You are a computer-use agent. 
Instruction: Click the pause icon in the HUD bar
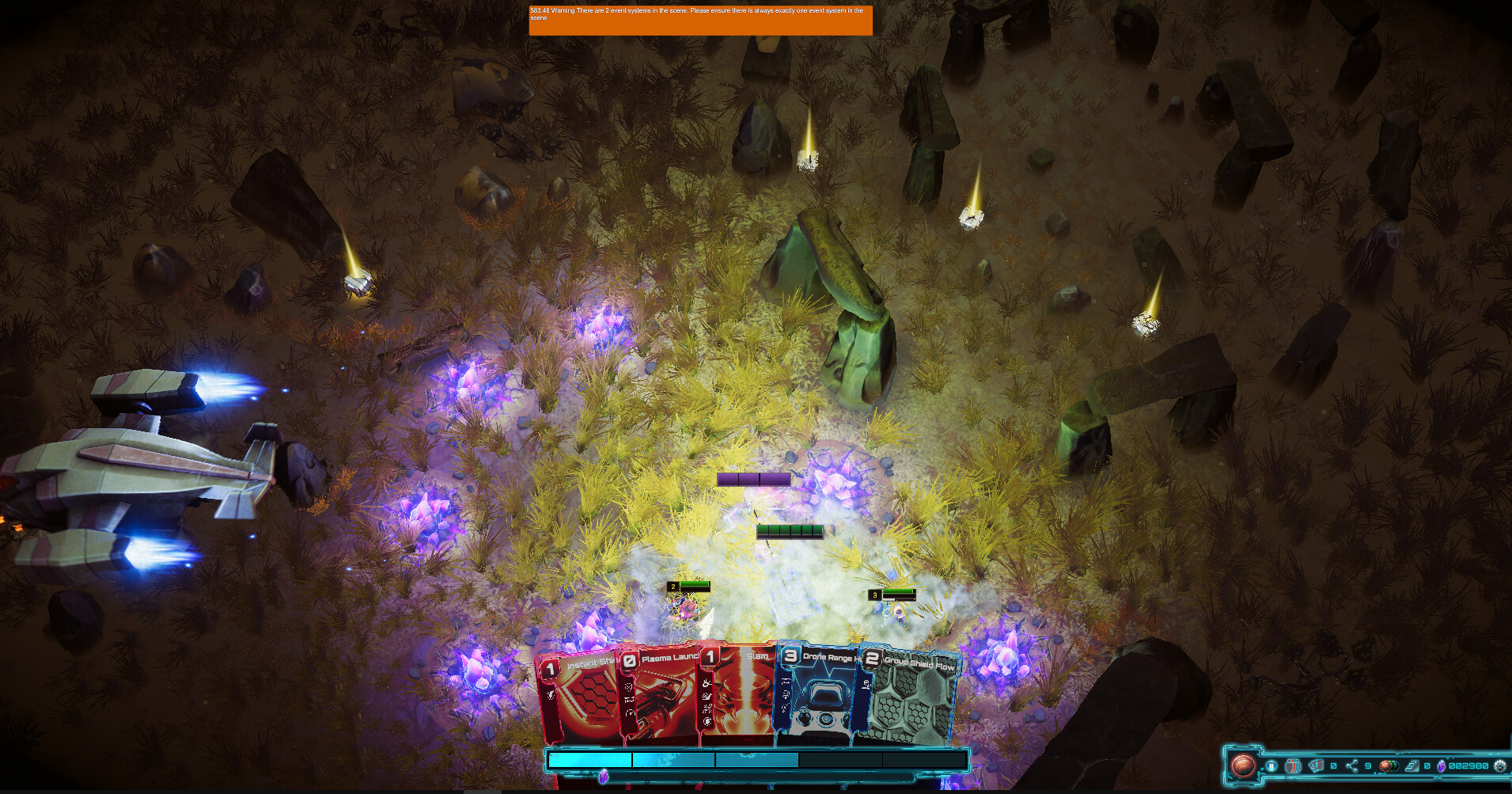tap(1271, 766)
